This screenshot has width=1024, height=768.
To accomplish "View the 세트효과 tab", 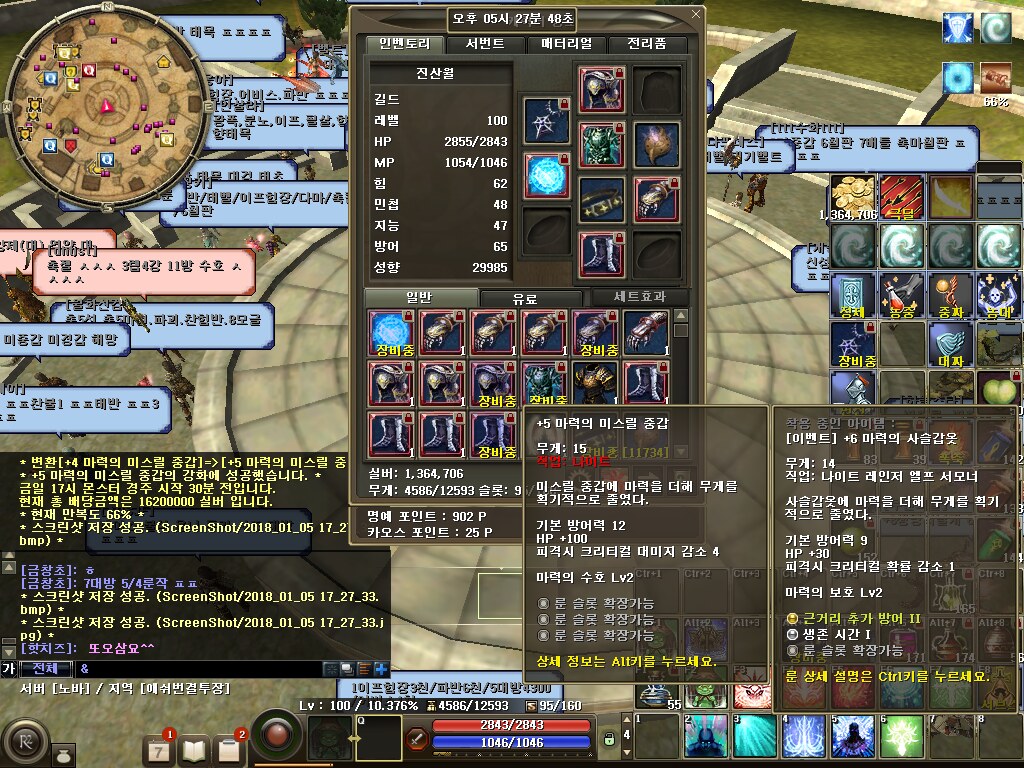I will 638,297.
